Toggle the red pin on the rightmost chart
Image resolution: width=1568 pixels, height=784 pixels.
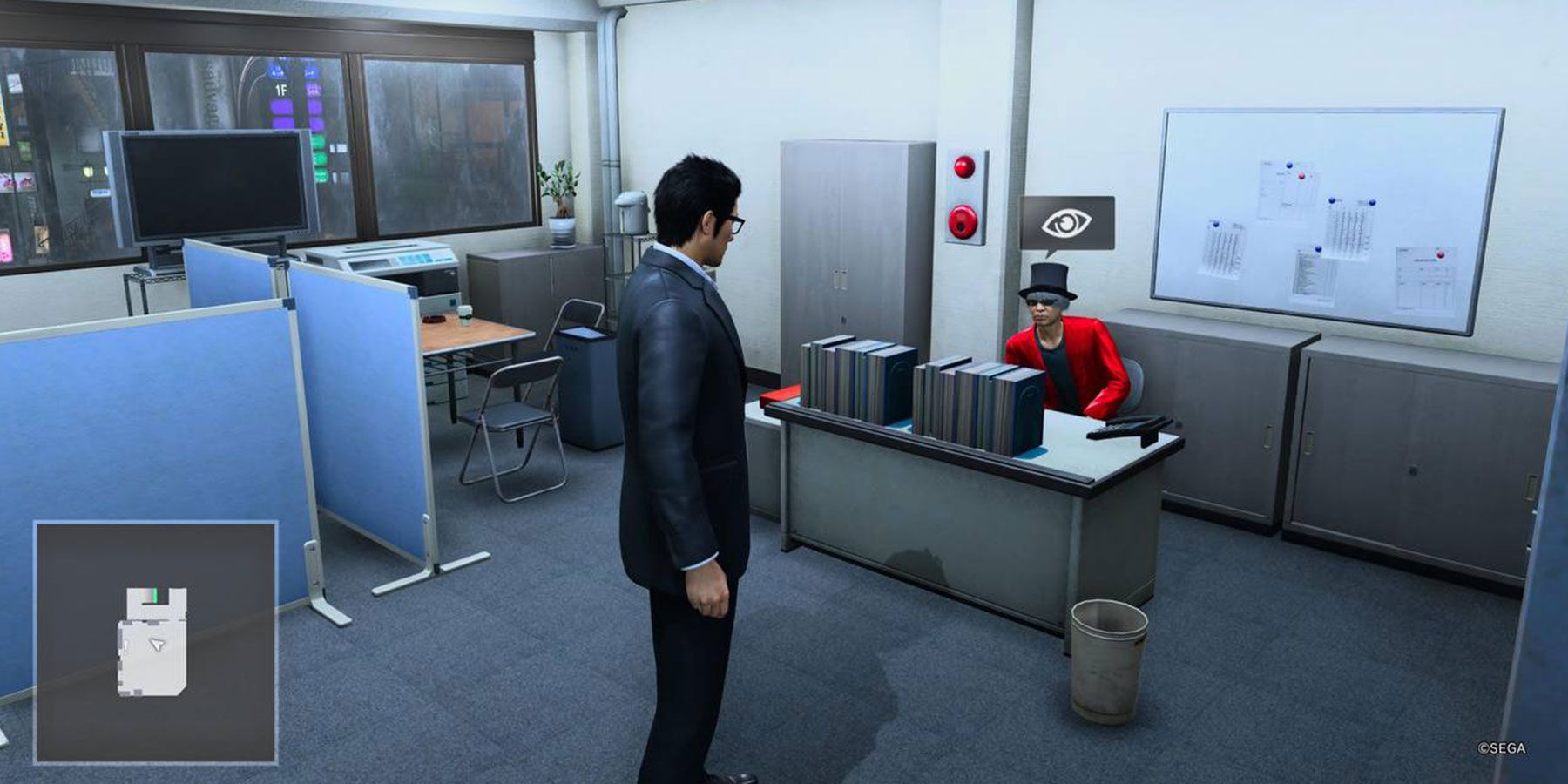pyautogui.click(x=1441, y=255)
